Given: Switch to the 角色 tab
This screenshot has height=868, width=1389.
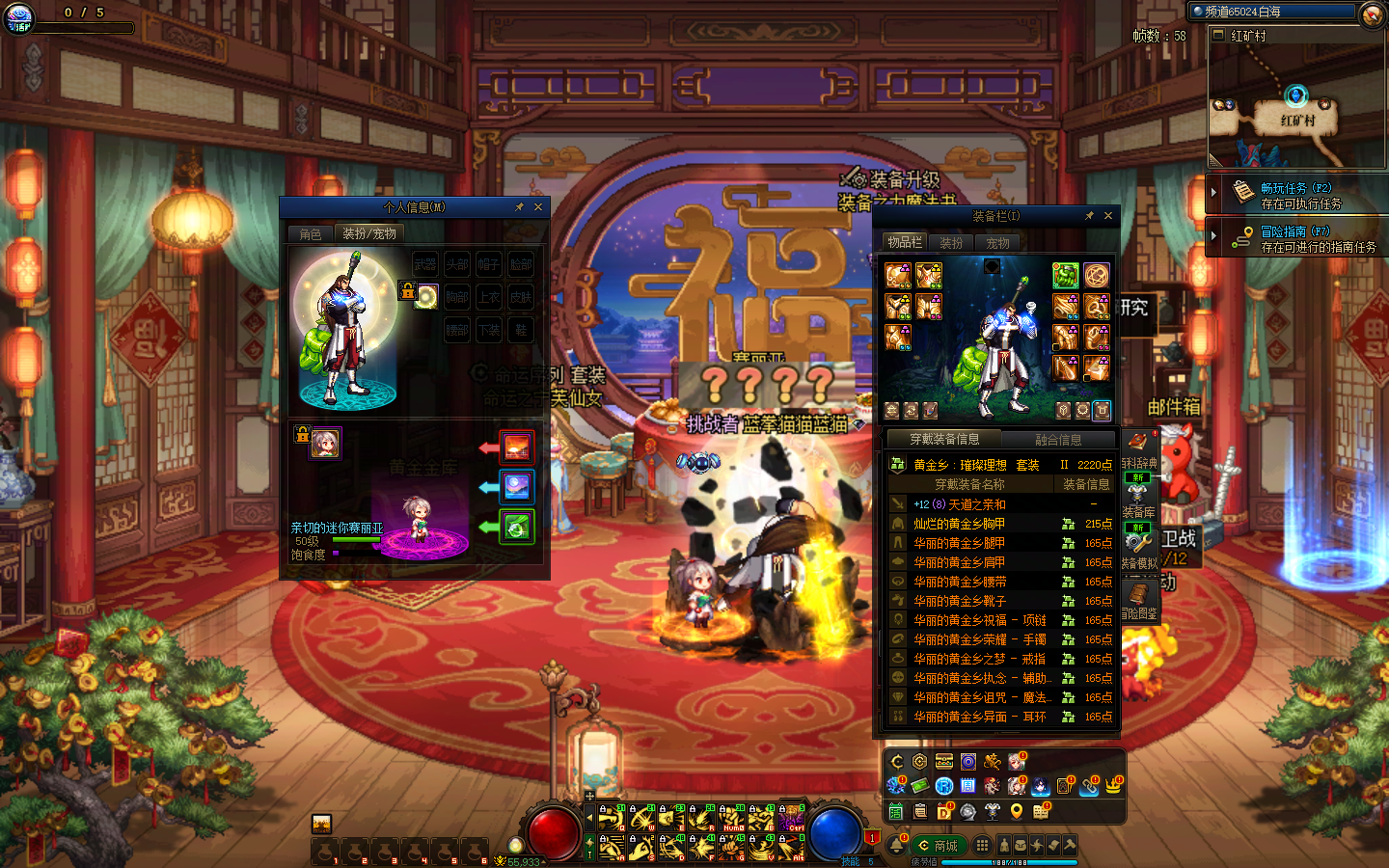Looking at the screenshot, I should click(311, 234).
